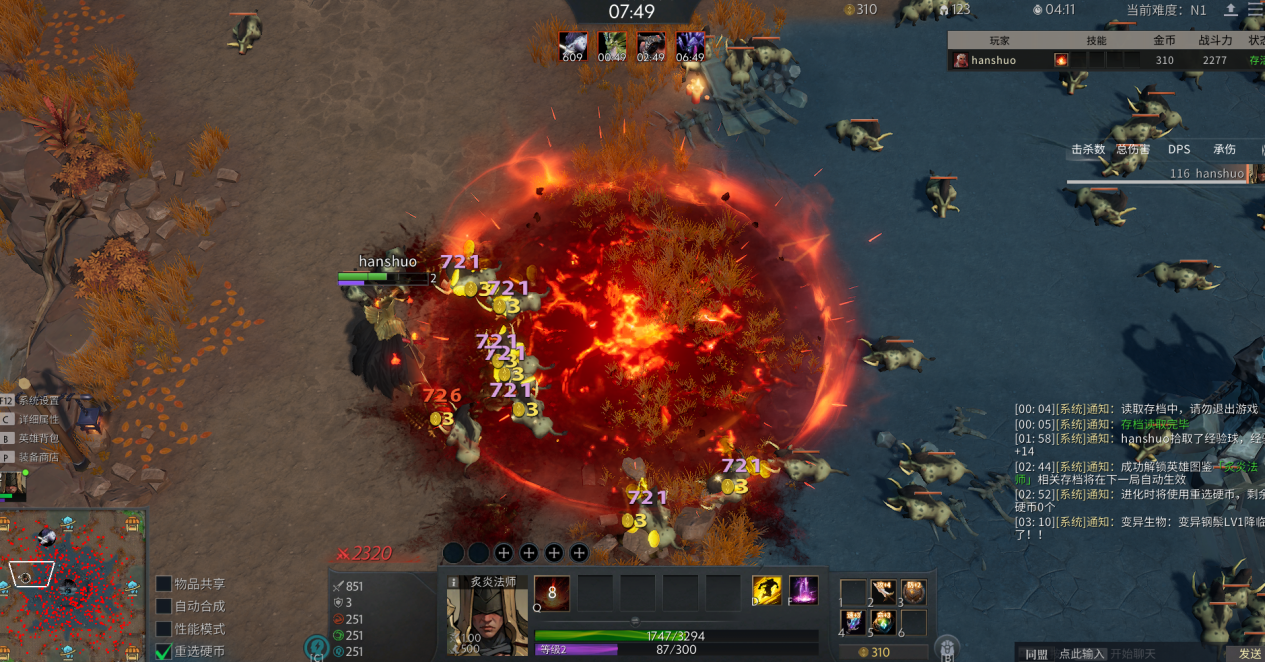Open the top-right hamburger menu

1255,10
